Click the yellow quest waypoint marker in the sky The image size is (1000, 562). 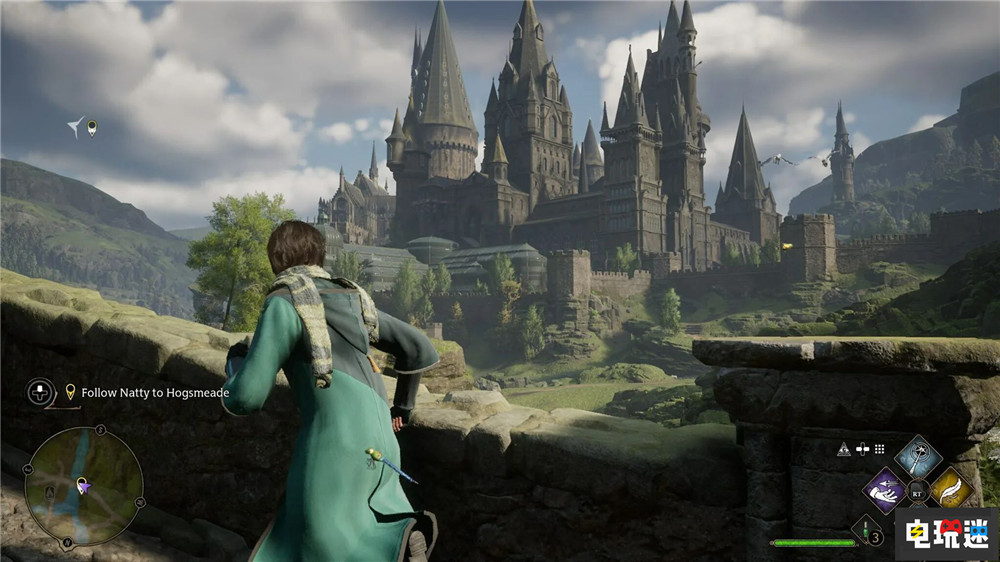[x=92, y=127]
